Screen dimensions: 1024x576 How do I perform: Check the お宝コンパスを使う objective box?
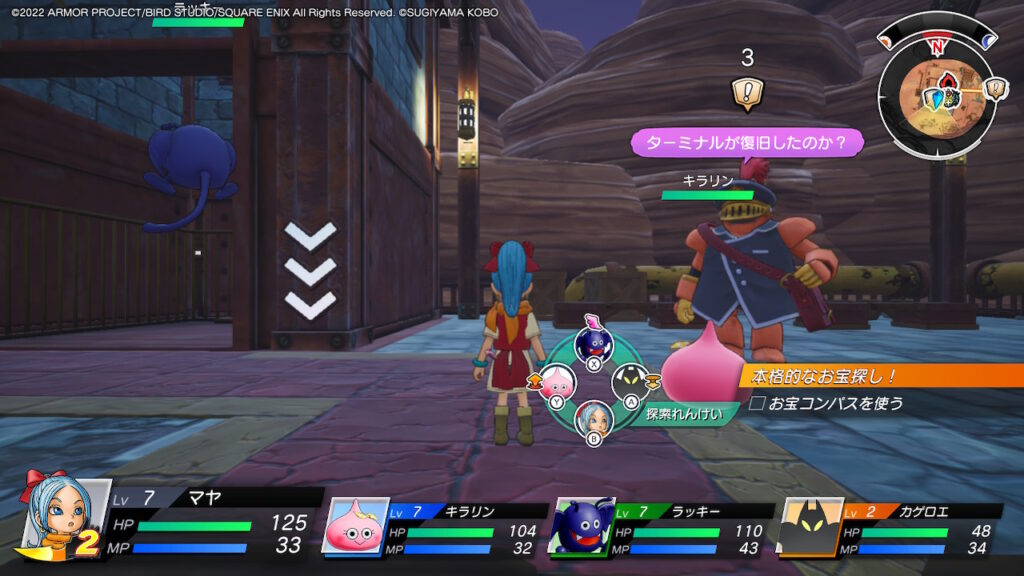(x=756, y=403)
